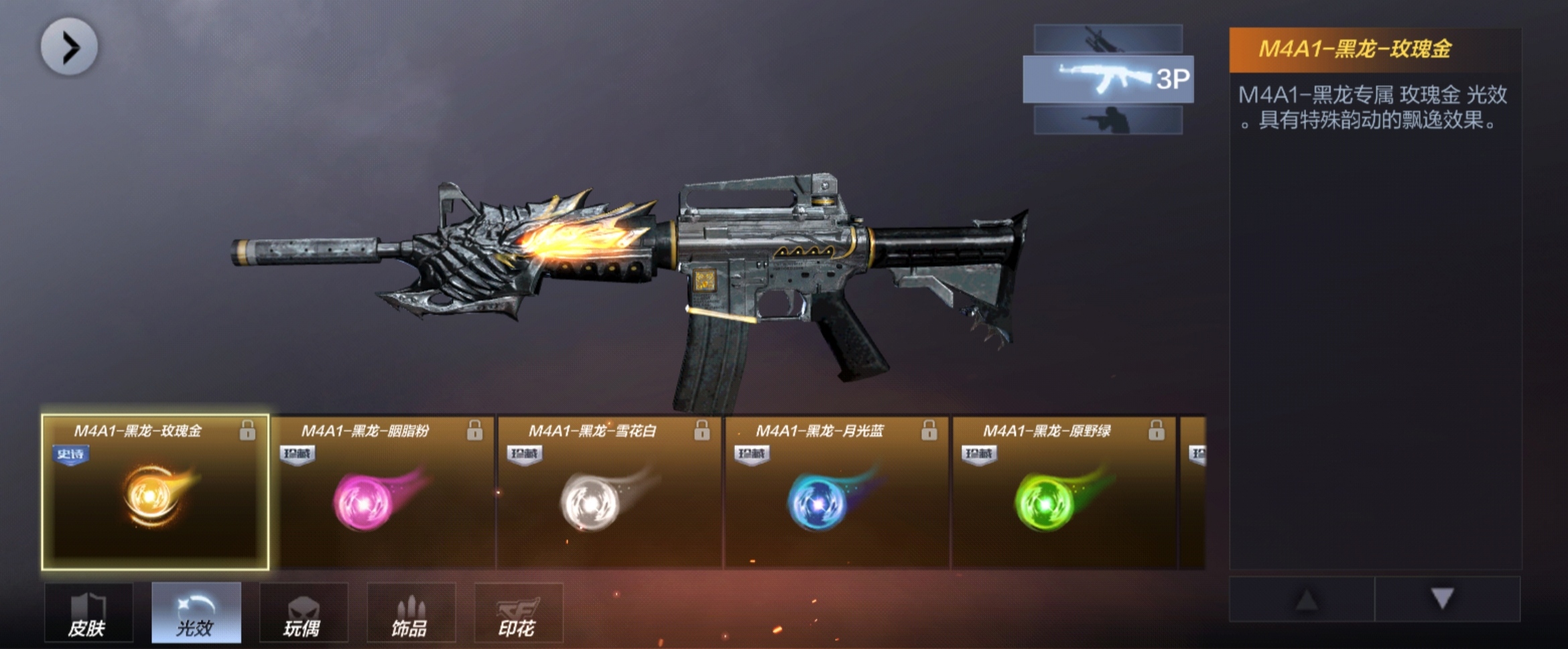Open the 玩偶 pendant doll icon

point(304,613)
